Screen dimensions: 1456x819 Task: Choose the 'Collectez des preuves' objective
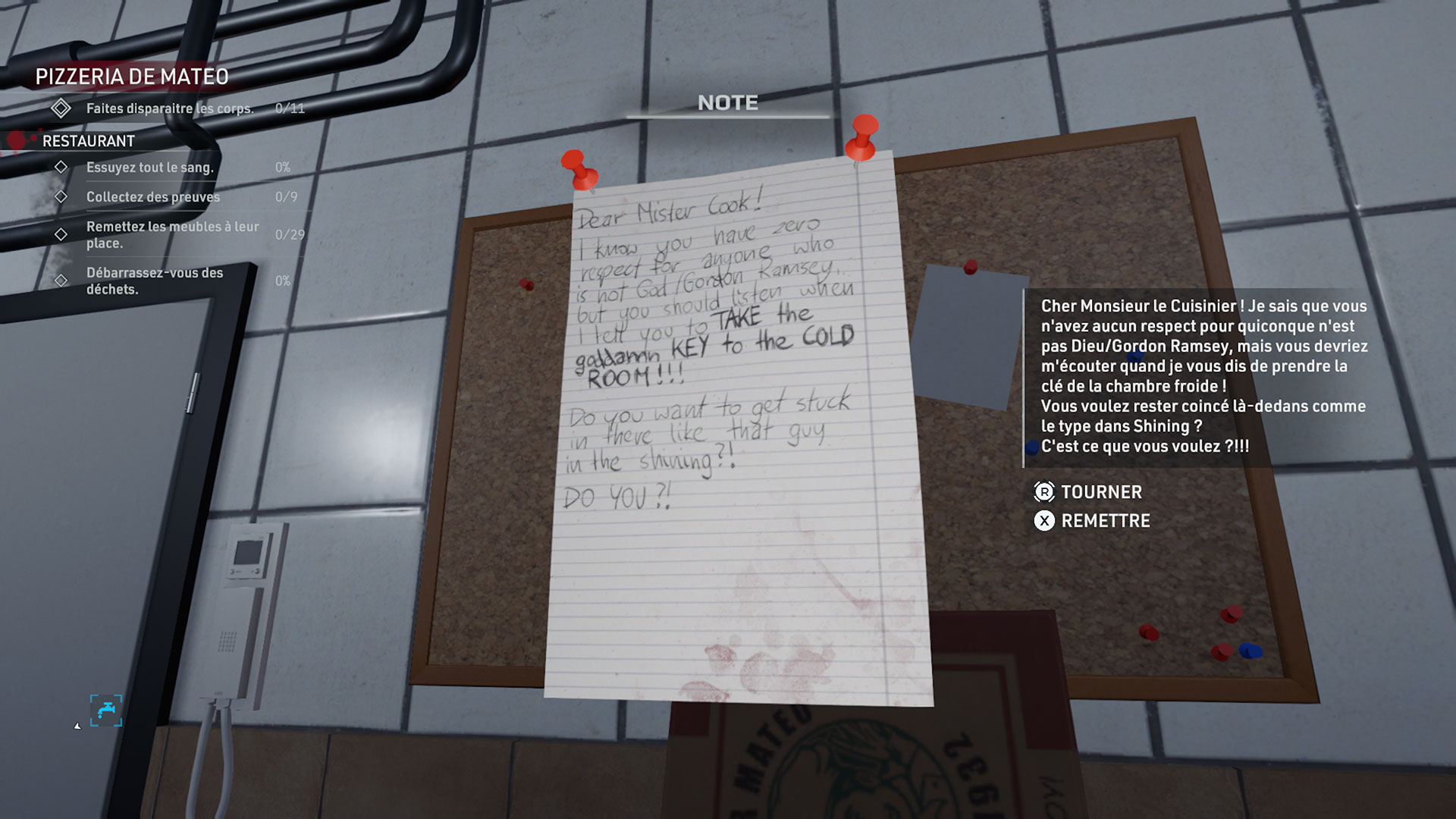(152, 197)
